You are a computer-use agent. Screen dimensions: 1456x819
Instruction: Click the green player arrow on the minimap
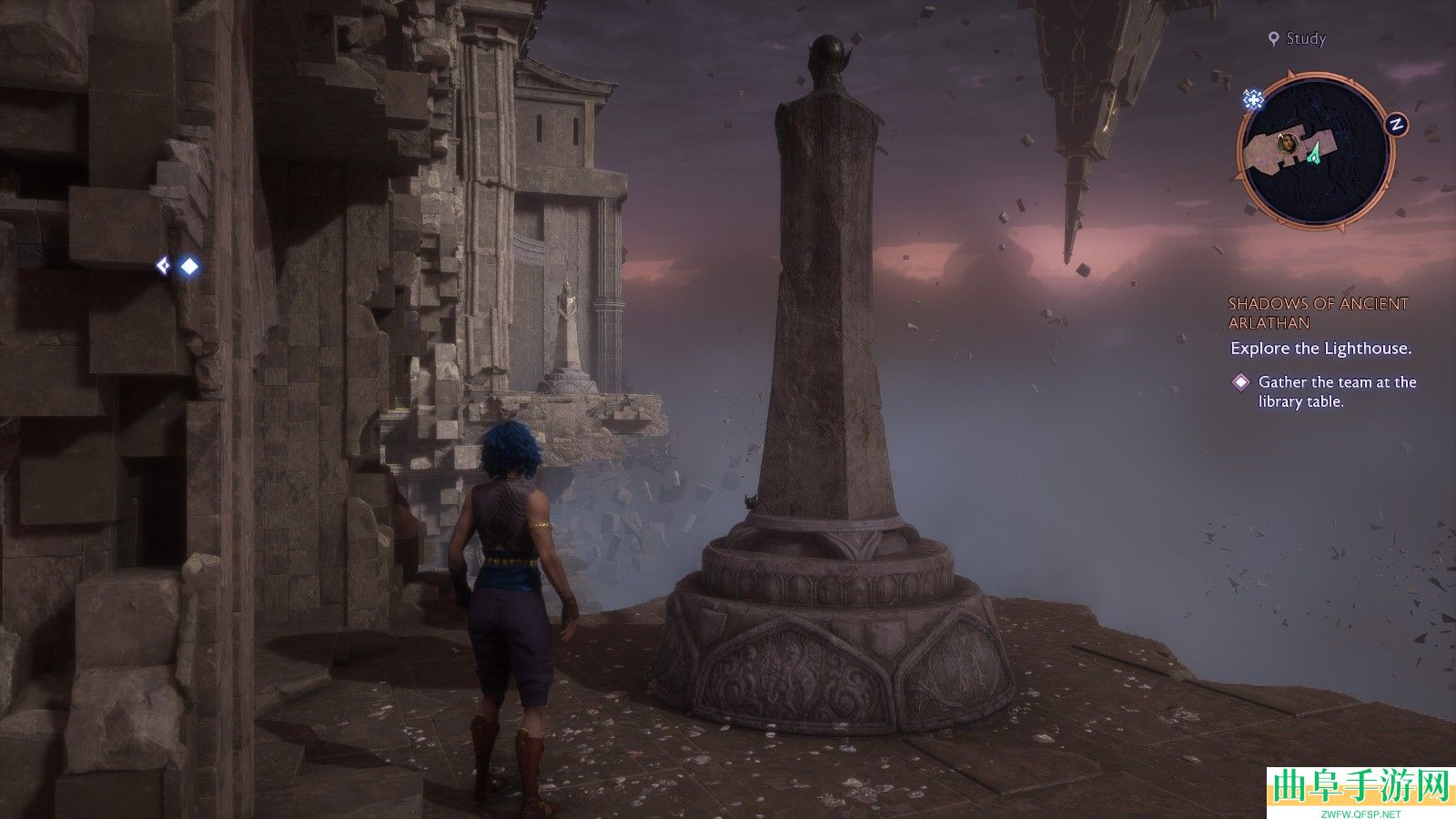1314,153
